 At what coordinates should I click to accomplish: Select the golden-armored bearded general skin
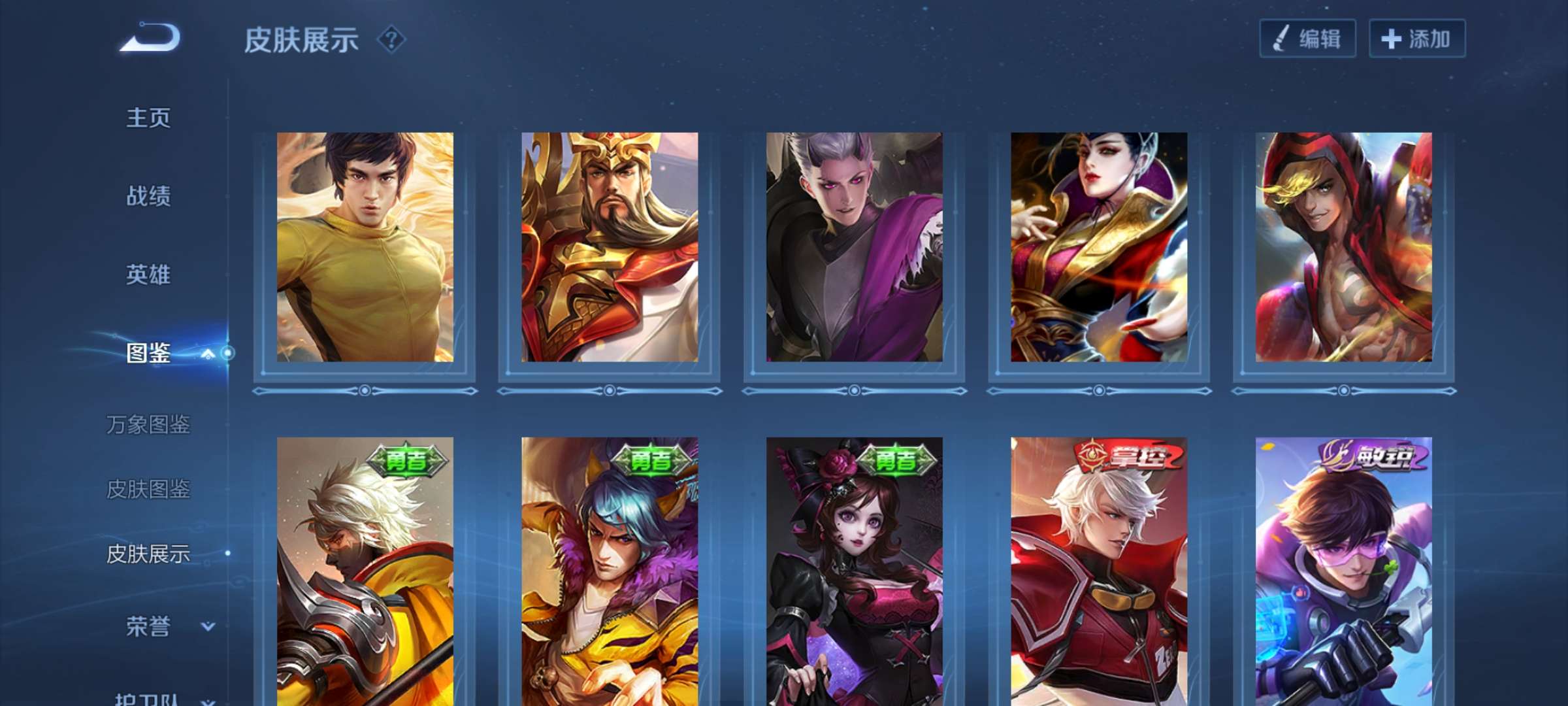pos(609,247)
